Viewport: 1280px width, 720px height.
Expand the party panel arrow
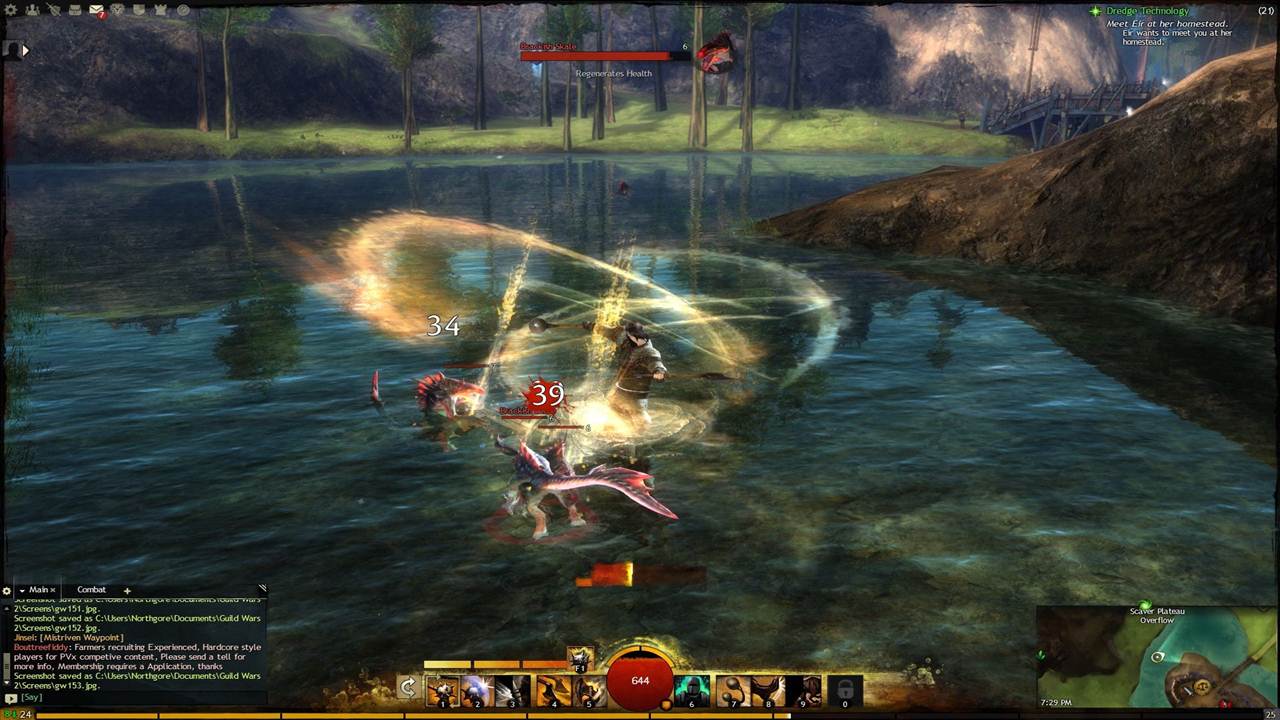pyautogui.click(x=25, y=49)
